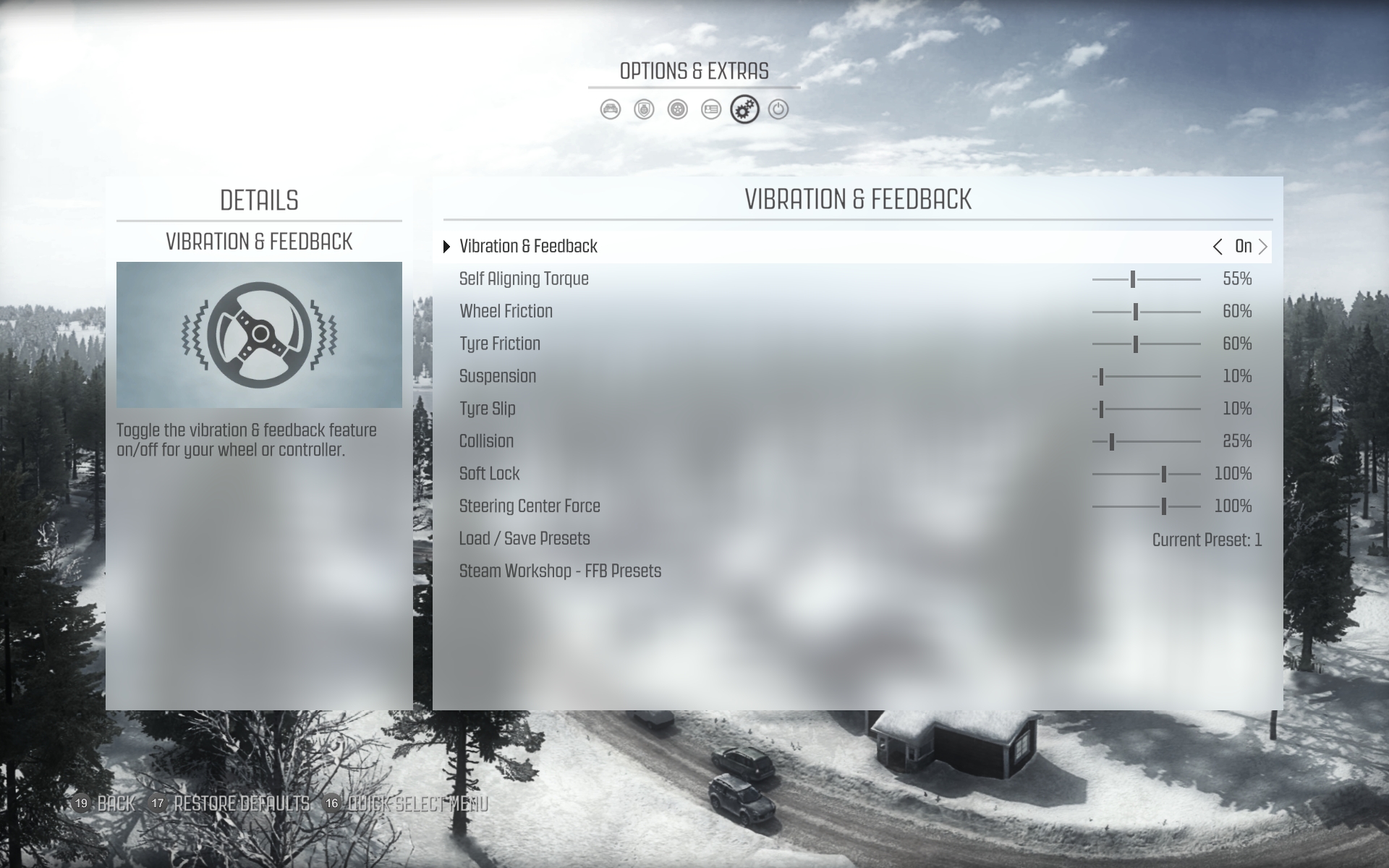Viewport: 1389px width, 868px height.
Task: Change the Tyre Friction slider
Action: (x=1136, y=344)
